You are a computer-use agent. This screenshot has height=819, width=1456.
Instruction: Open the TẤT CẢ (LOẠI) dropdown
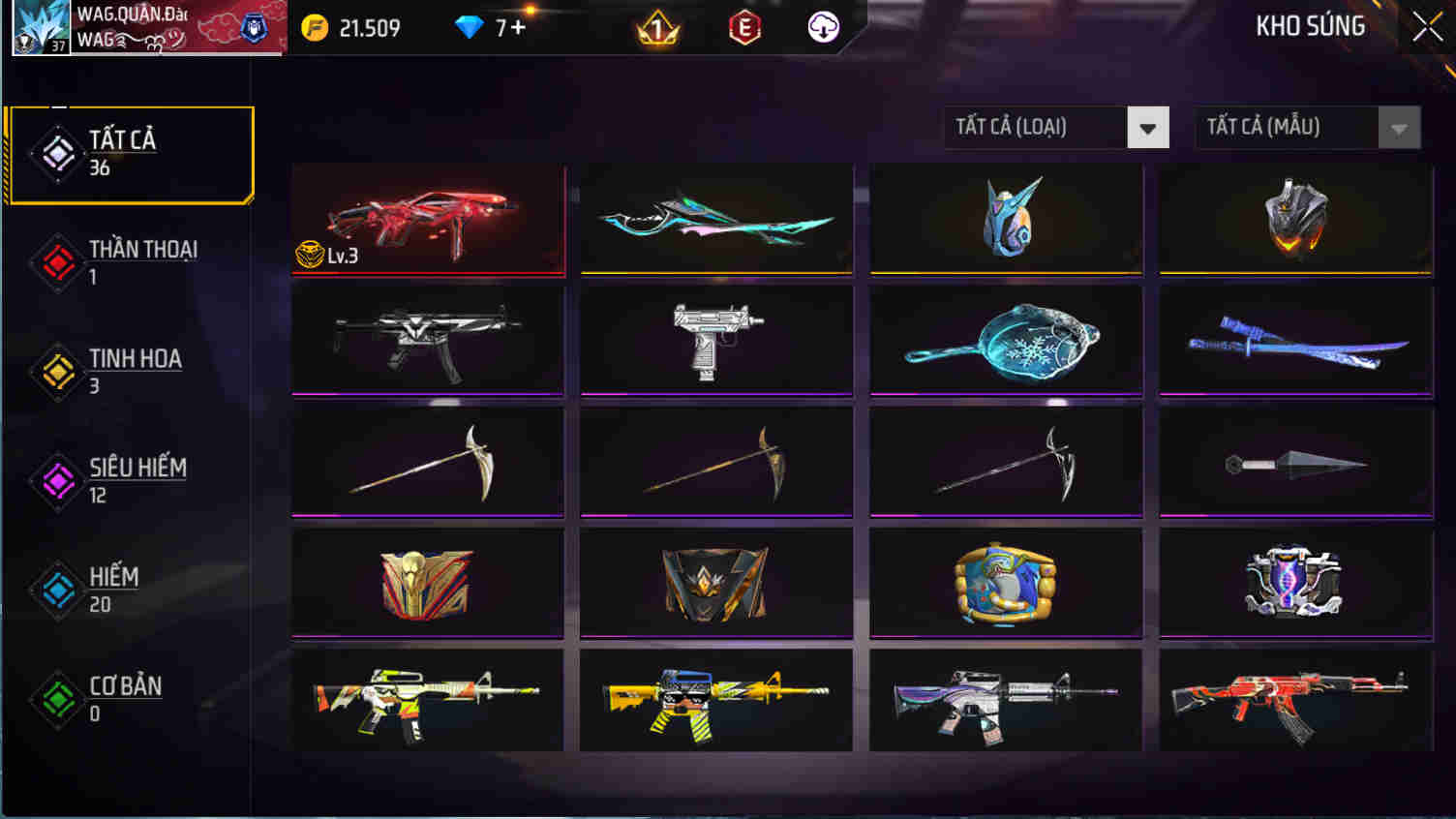pos(1055,127)
